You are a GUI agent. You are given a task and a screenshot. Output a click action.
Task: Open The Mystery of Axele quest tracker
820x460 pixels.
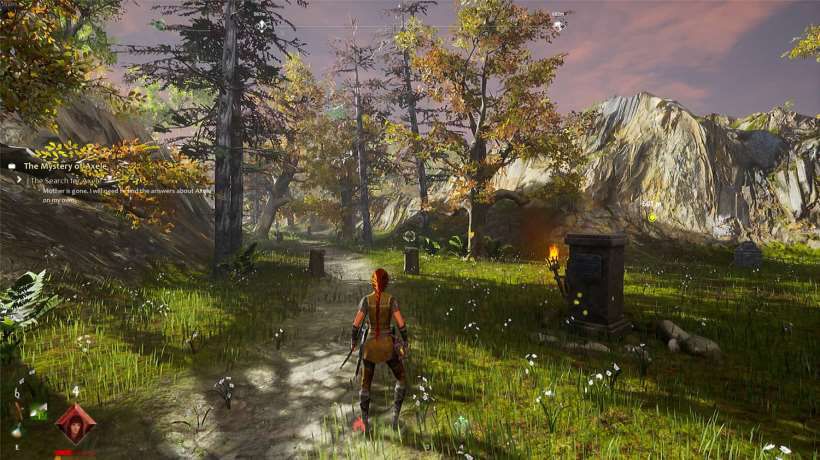pos(64,166)
